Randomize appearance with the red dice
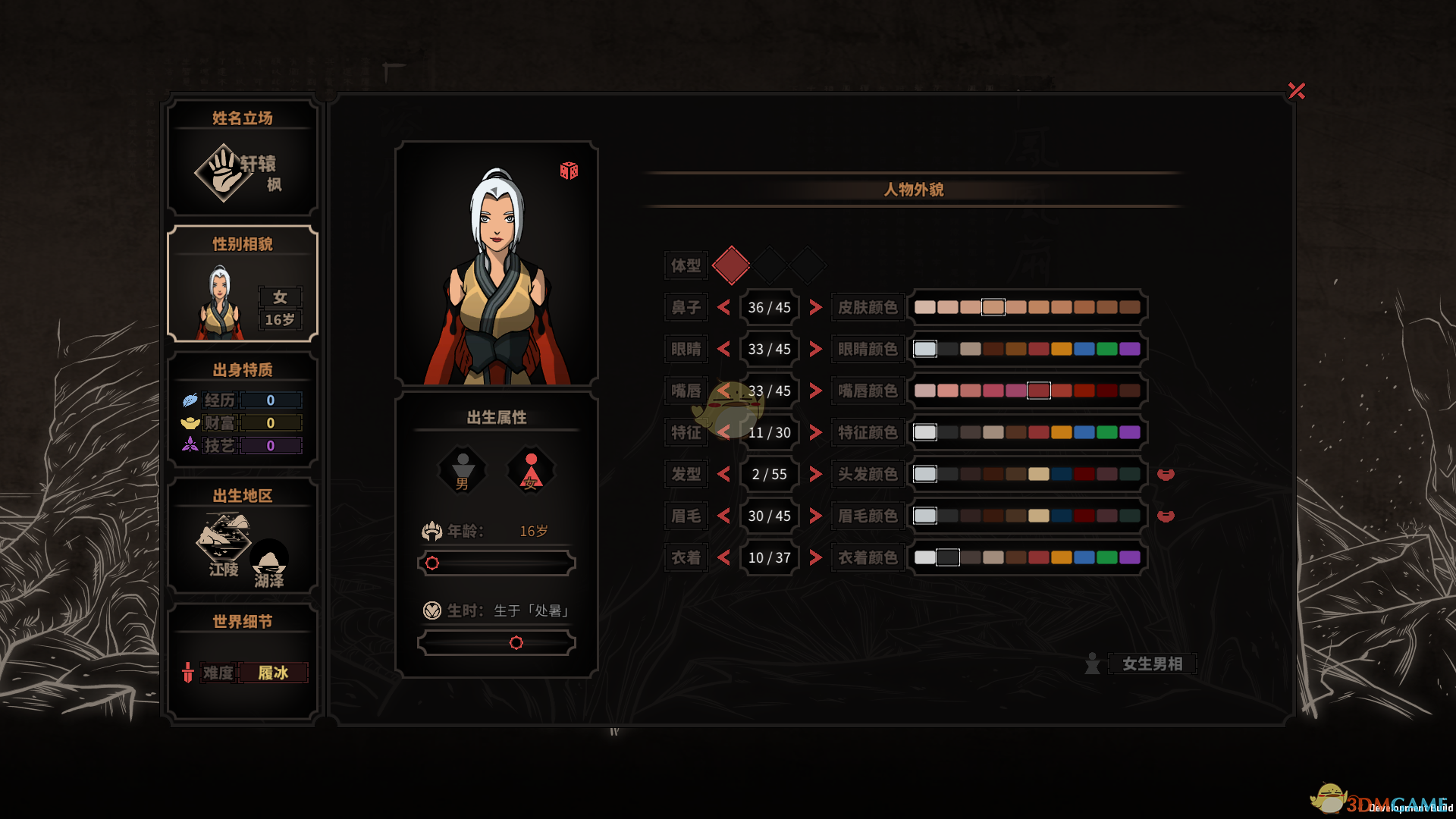Image resolution: width=1456 pixels, height=819 pixels. pyautogui.click(x=569, y=171)
